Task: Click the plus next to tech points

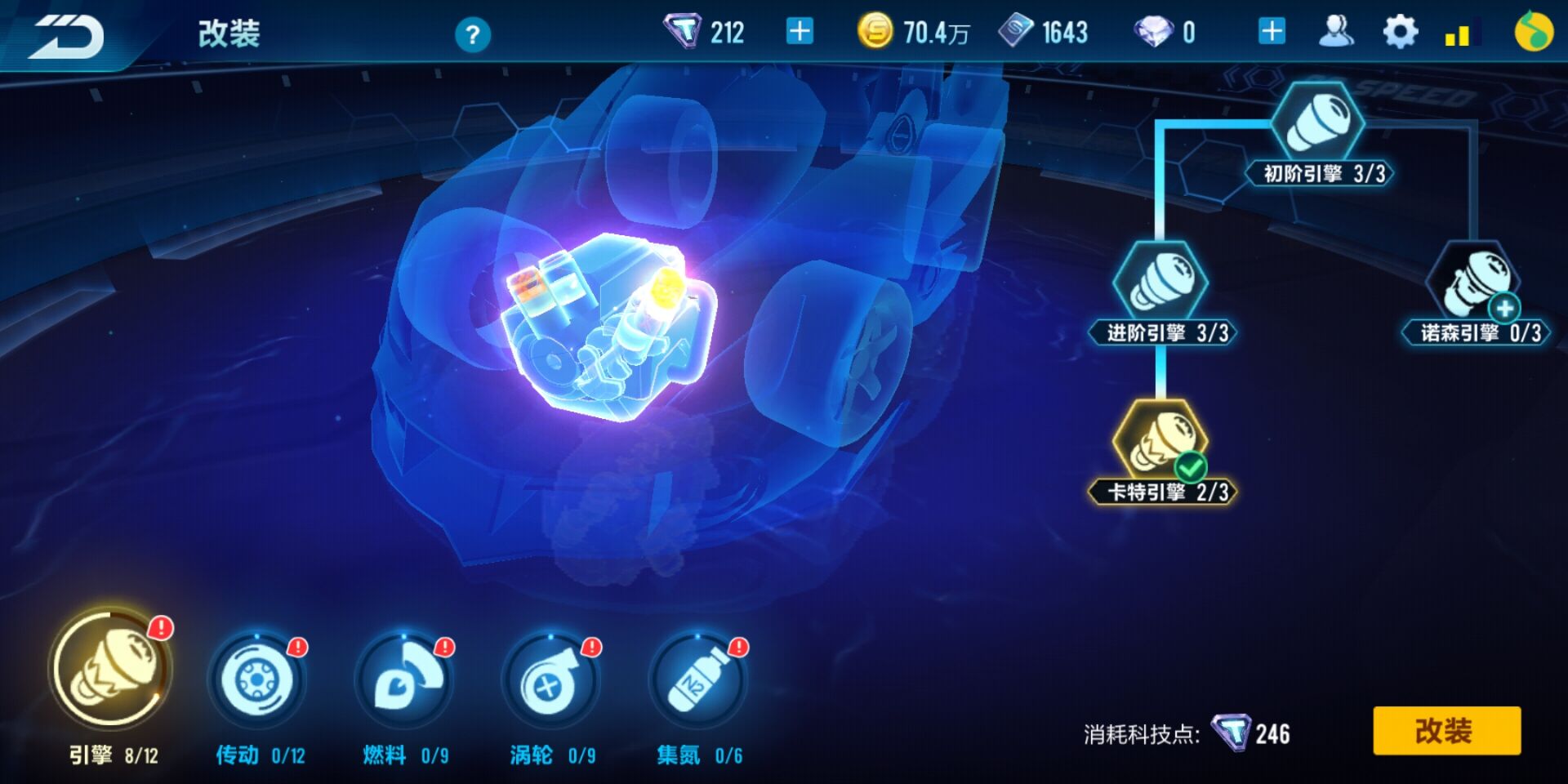Action: (x=799, y=31)
